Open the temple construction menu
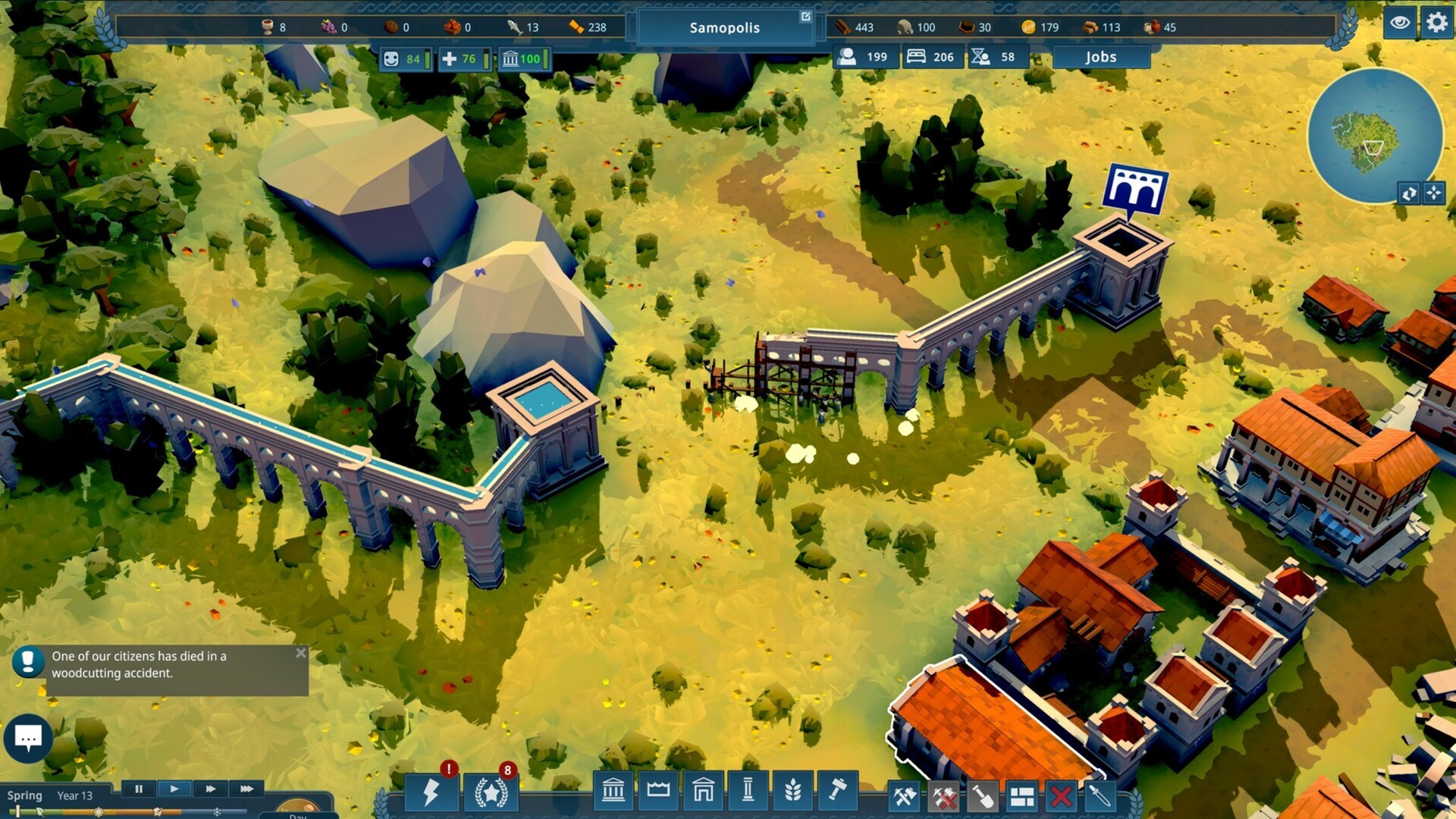The image size is (1456, 819). tap(614, 791)
